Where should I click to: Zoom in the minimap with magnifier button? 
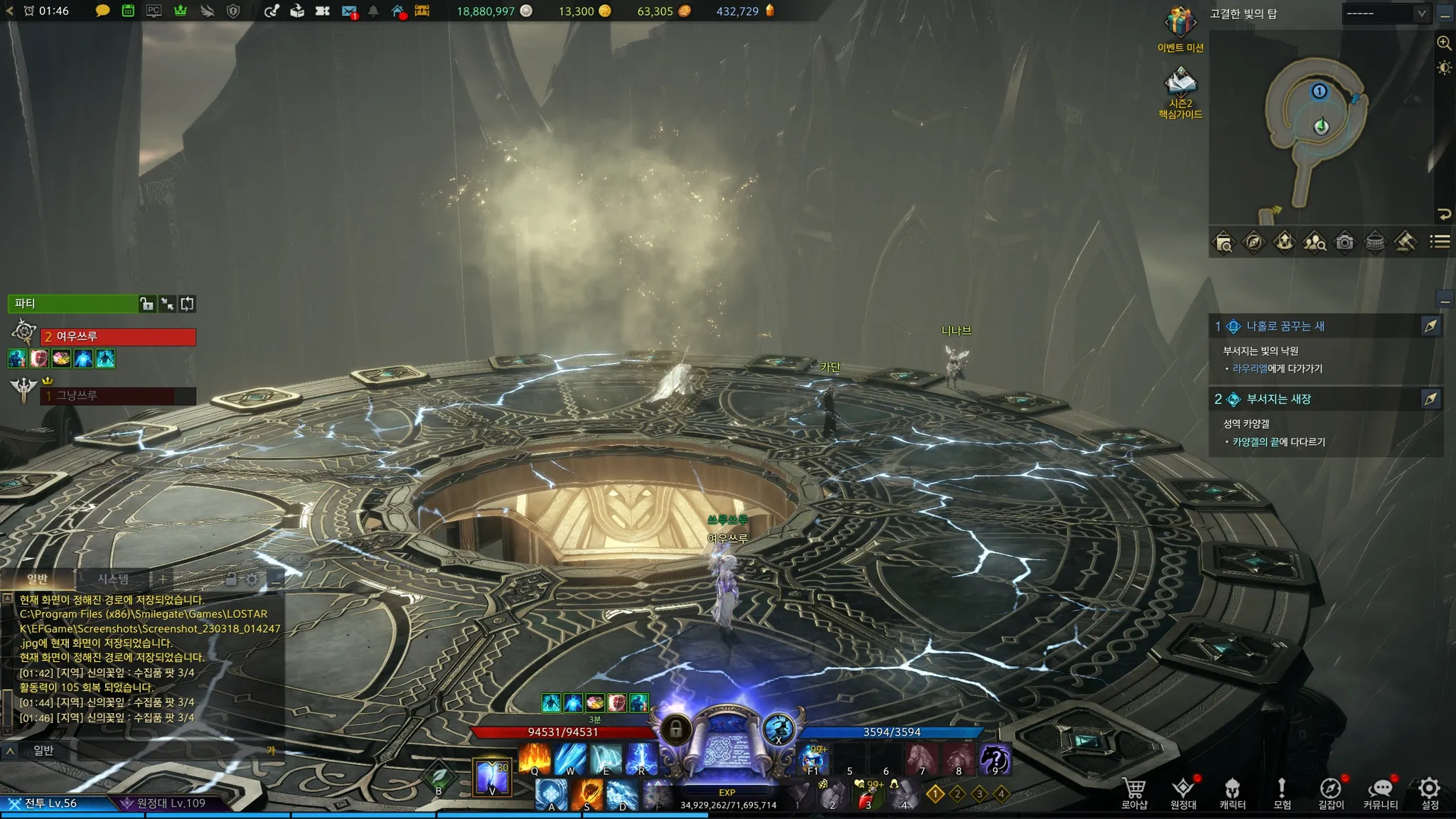click(x=1444, y=43)
